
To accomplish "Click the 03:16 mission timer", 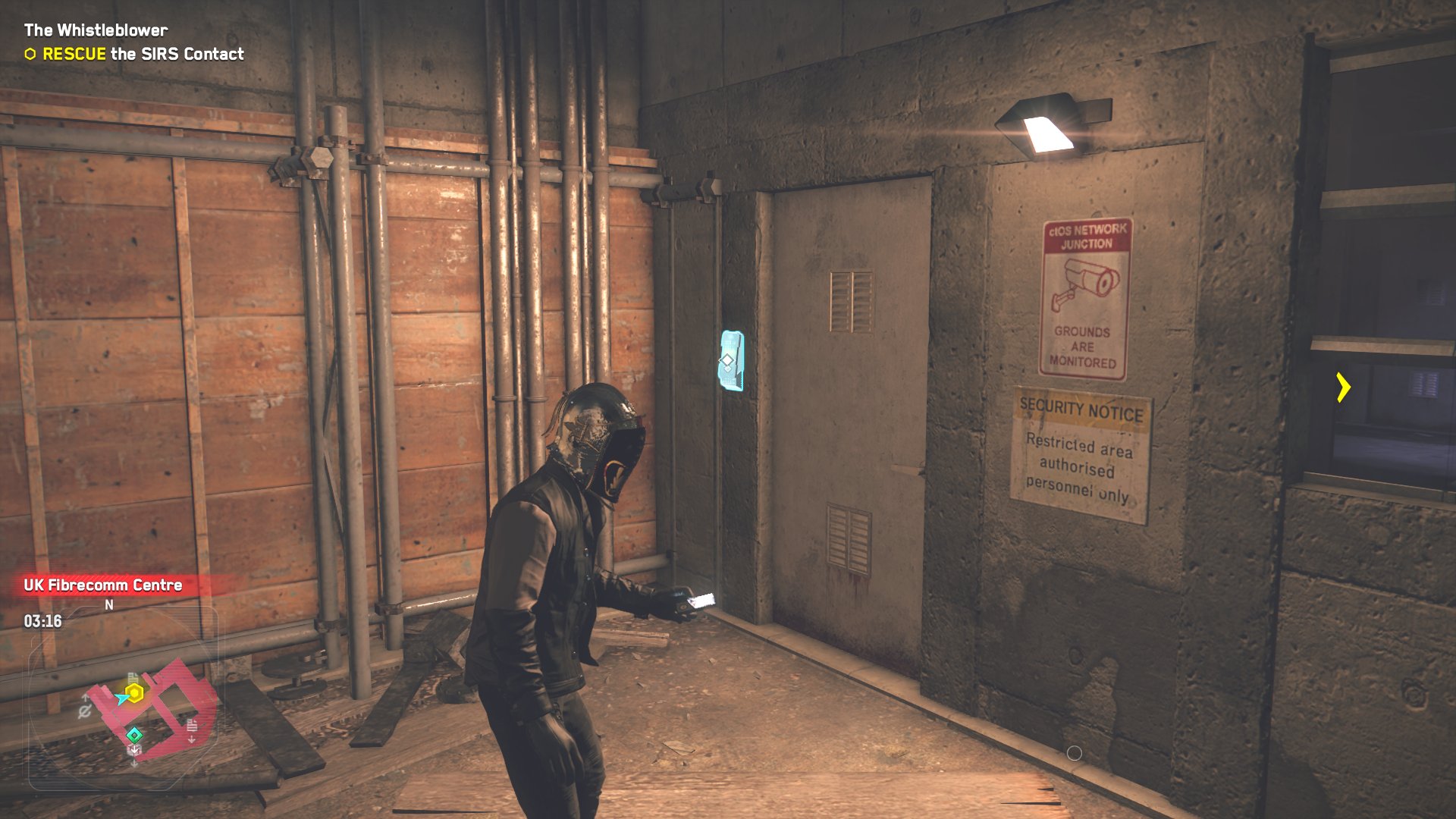I will 42,620.
